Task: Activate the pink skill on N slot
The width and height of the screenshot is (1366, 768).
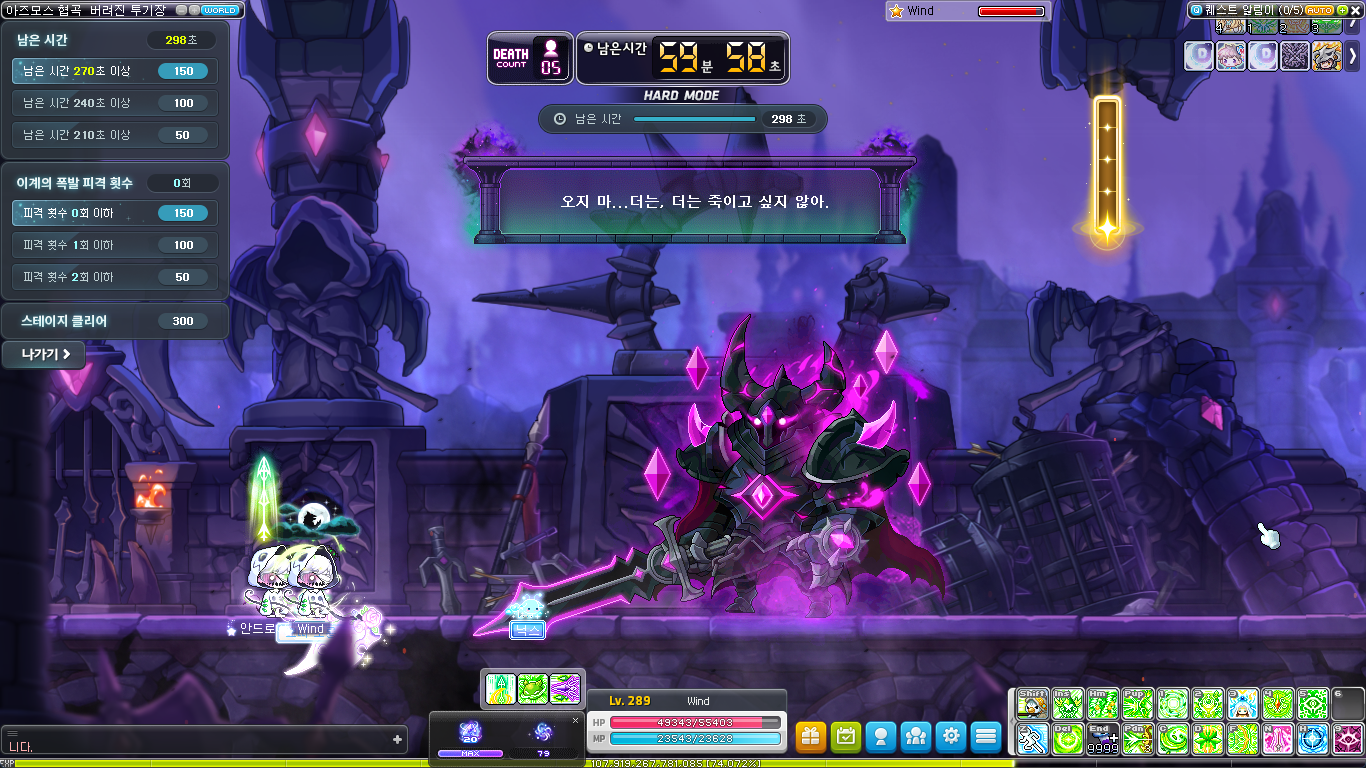Action: point(1278,739)
